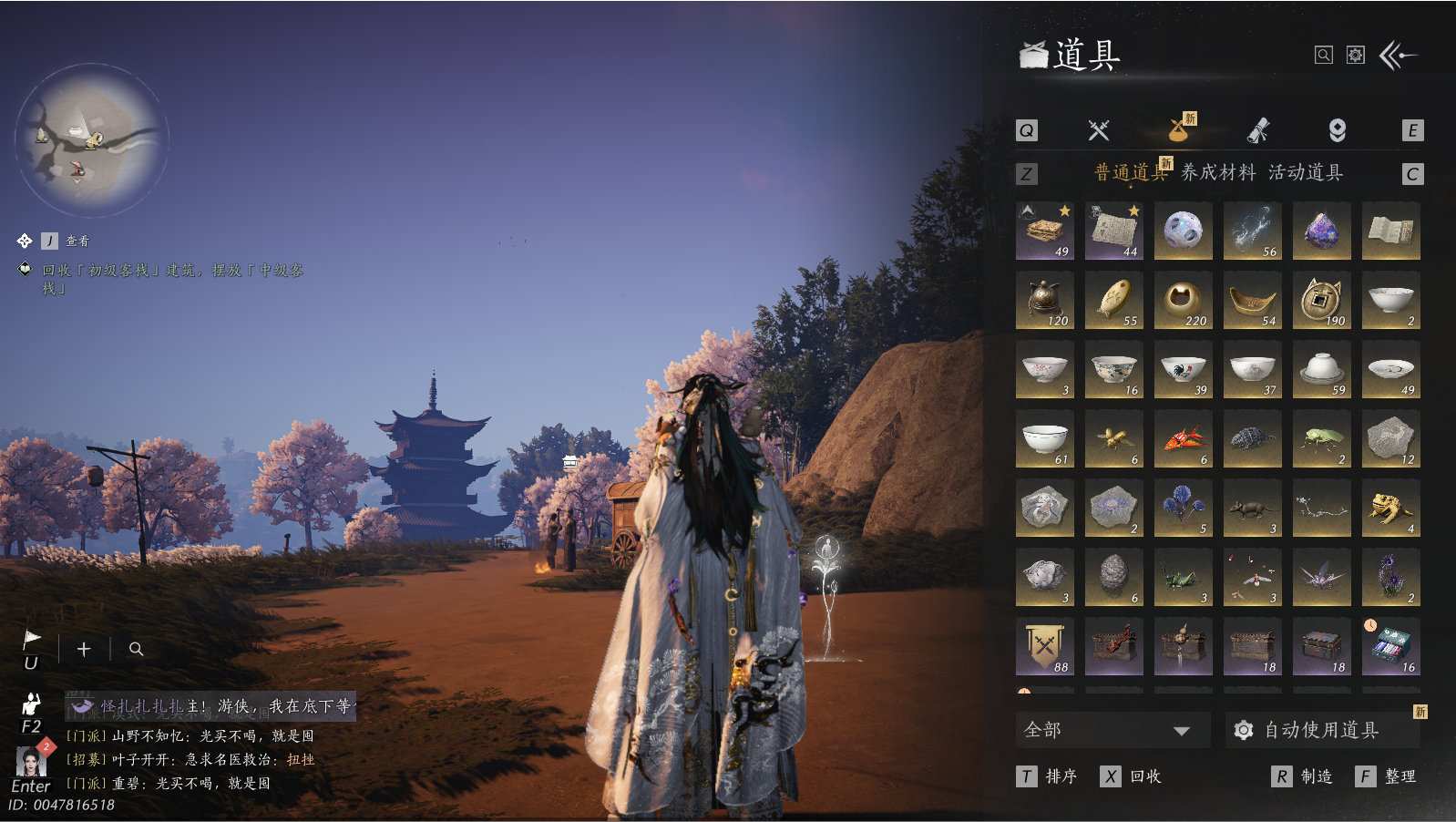The height and width of the screenshot is (822, 1456).
Task: Open the circular minimap
Action: 91,139
